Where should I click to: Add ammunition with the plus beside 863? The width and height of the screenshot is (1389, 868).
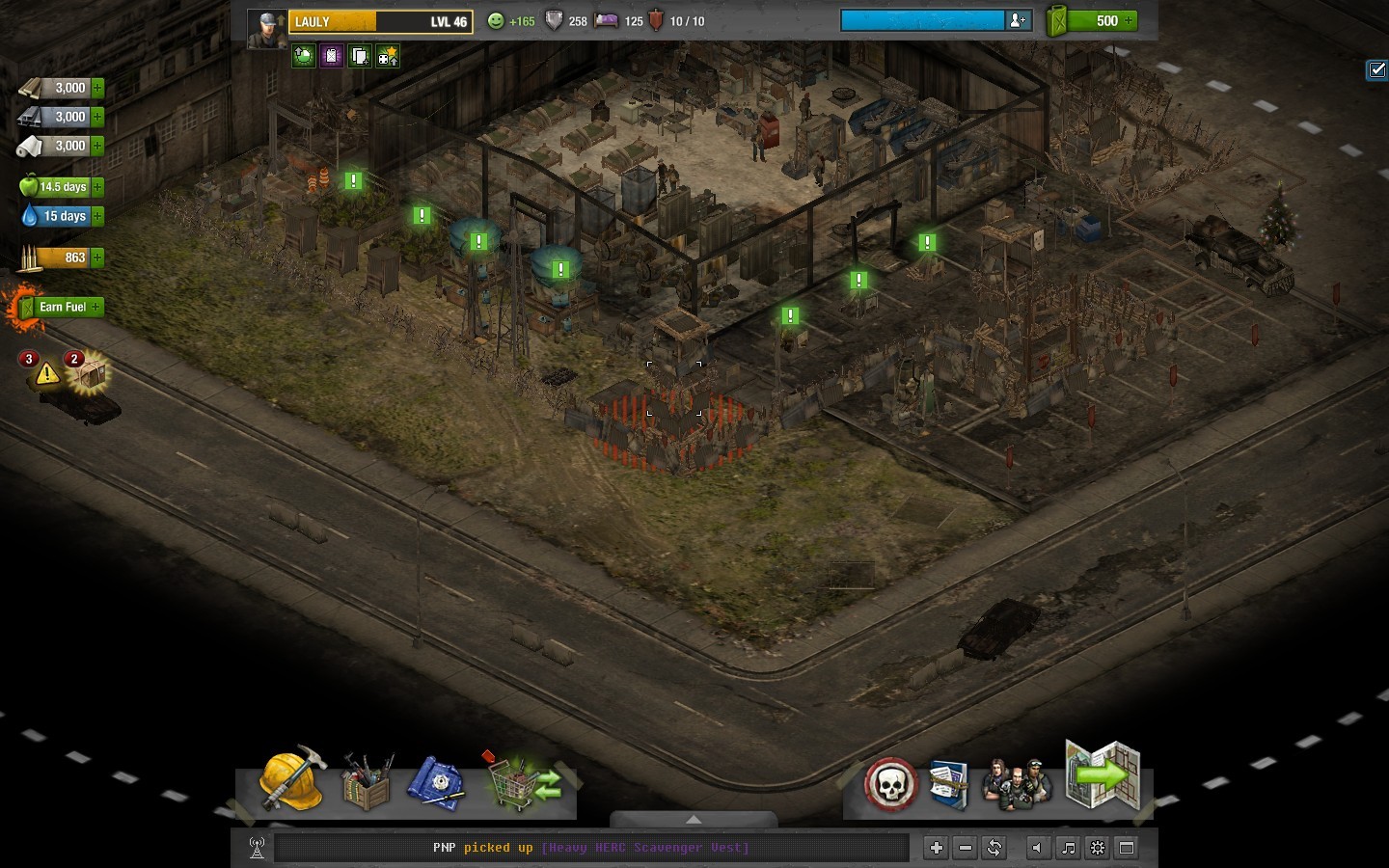click(97, 258)
